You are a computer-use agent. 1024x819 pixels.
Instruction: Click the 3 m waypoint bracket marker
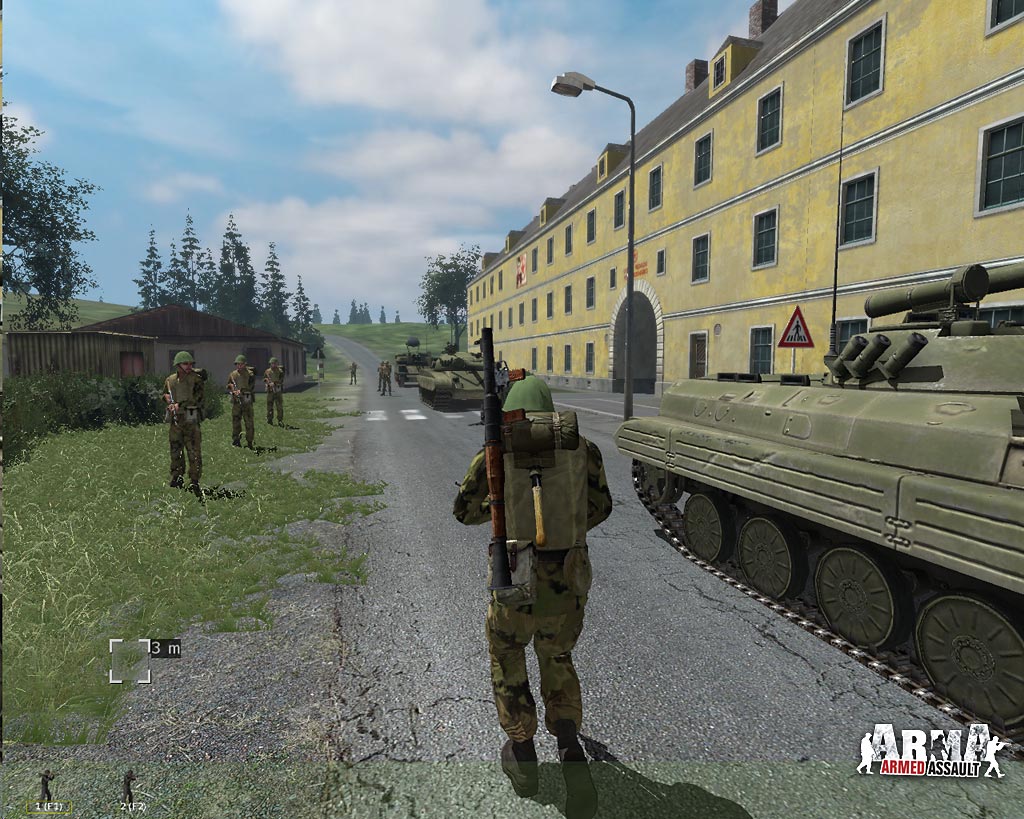[130, 661]
